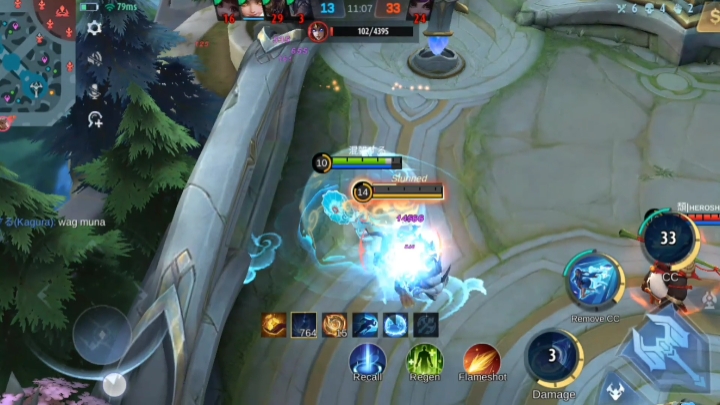
Task: Select the red-haired enemy hero portrait
Action: 318,31
